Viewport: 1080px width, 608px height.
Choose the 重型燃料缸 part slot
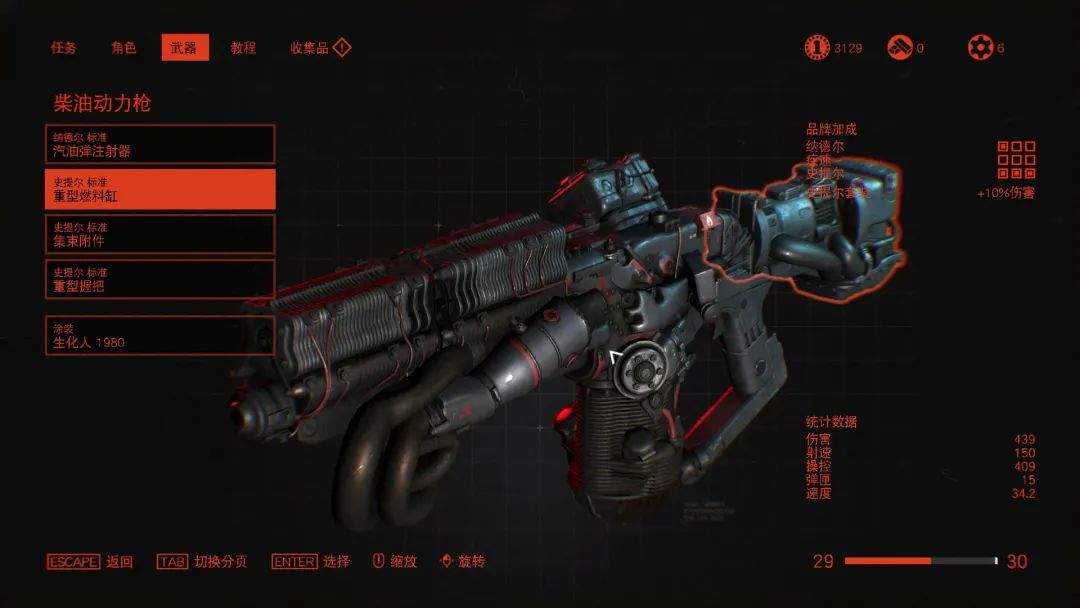coord(160,189)
